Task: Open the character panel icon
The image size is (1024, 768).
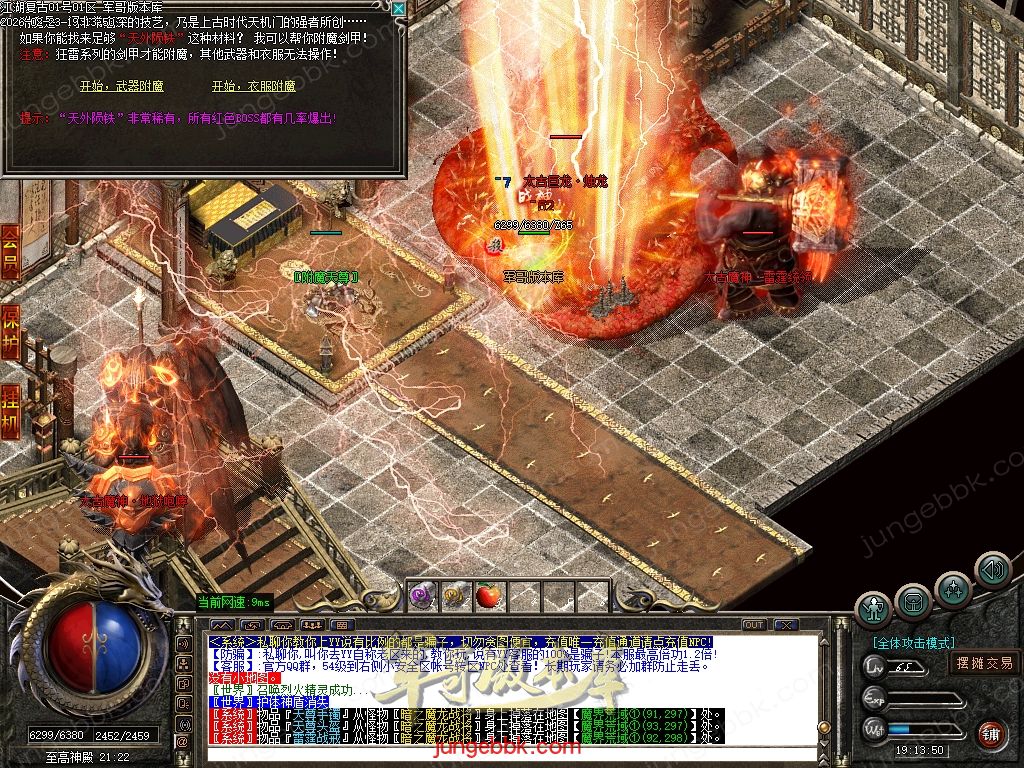Action: pos(874,607)
